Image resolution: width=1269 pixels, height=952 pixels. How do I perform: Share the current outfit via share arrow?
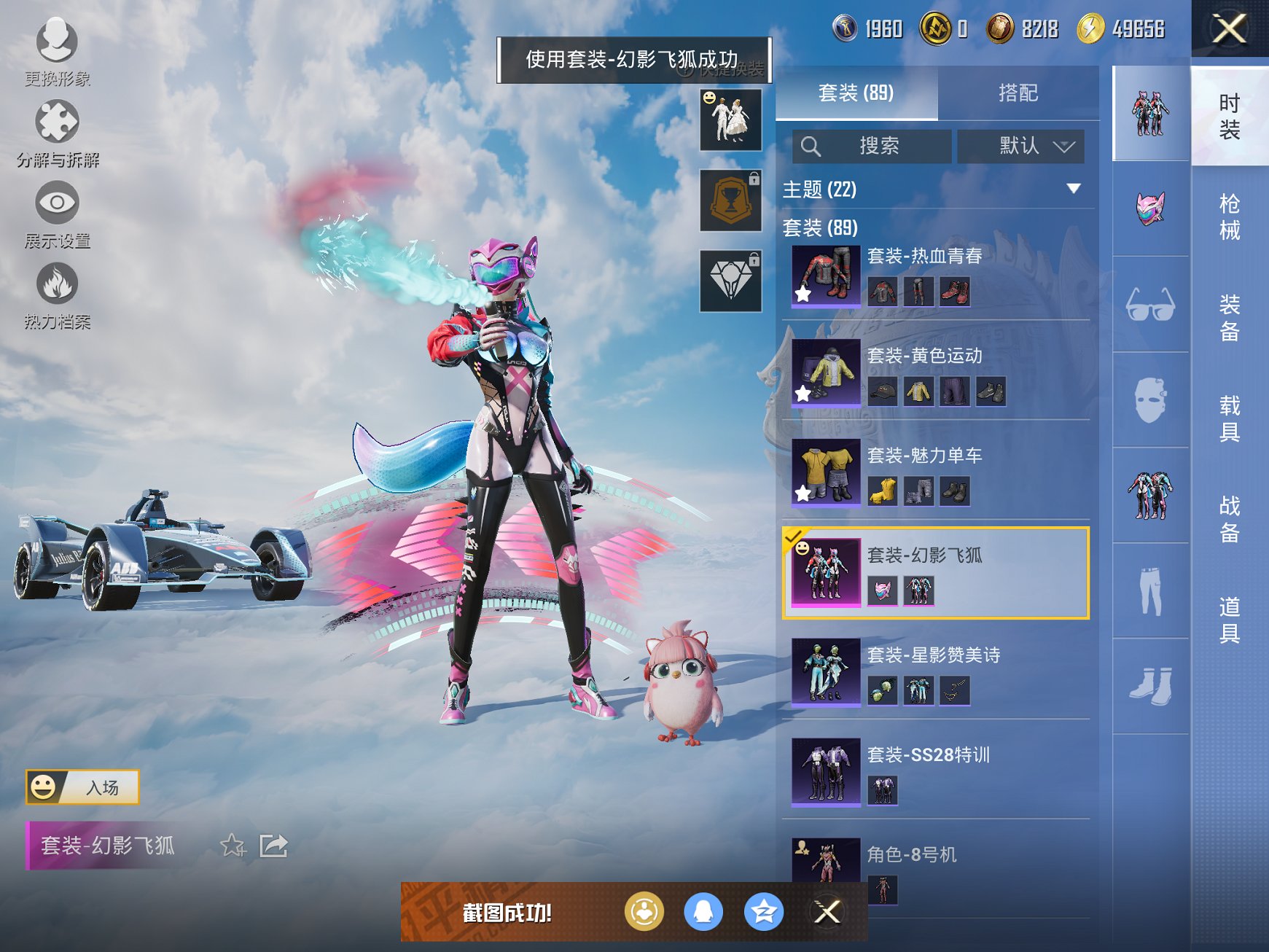(x=276, y=847)
